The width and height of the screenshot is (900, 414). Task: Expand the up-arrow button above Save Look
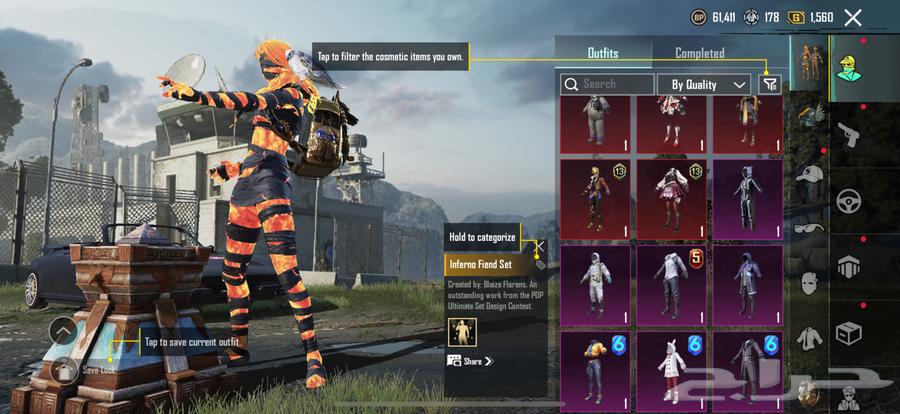click(63, 331)
